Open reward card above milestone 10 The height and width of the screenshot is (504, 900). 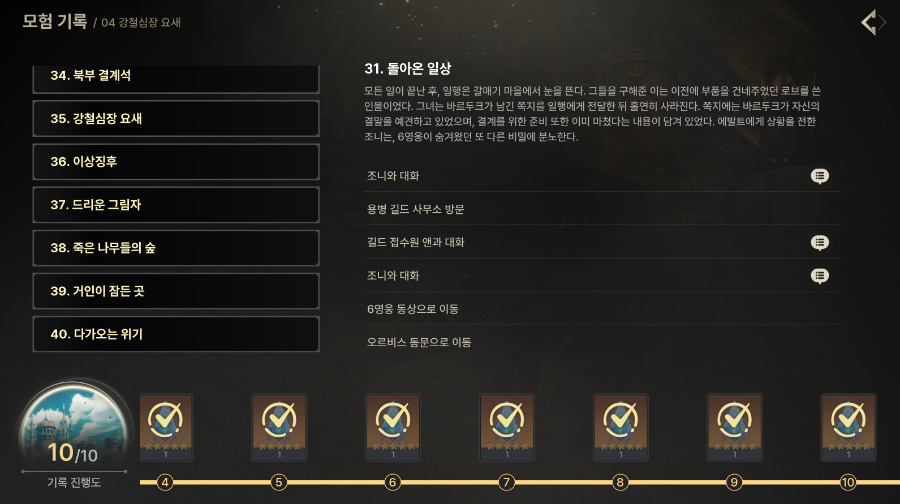[x=848, y=427]
